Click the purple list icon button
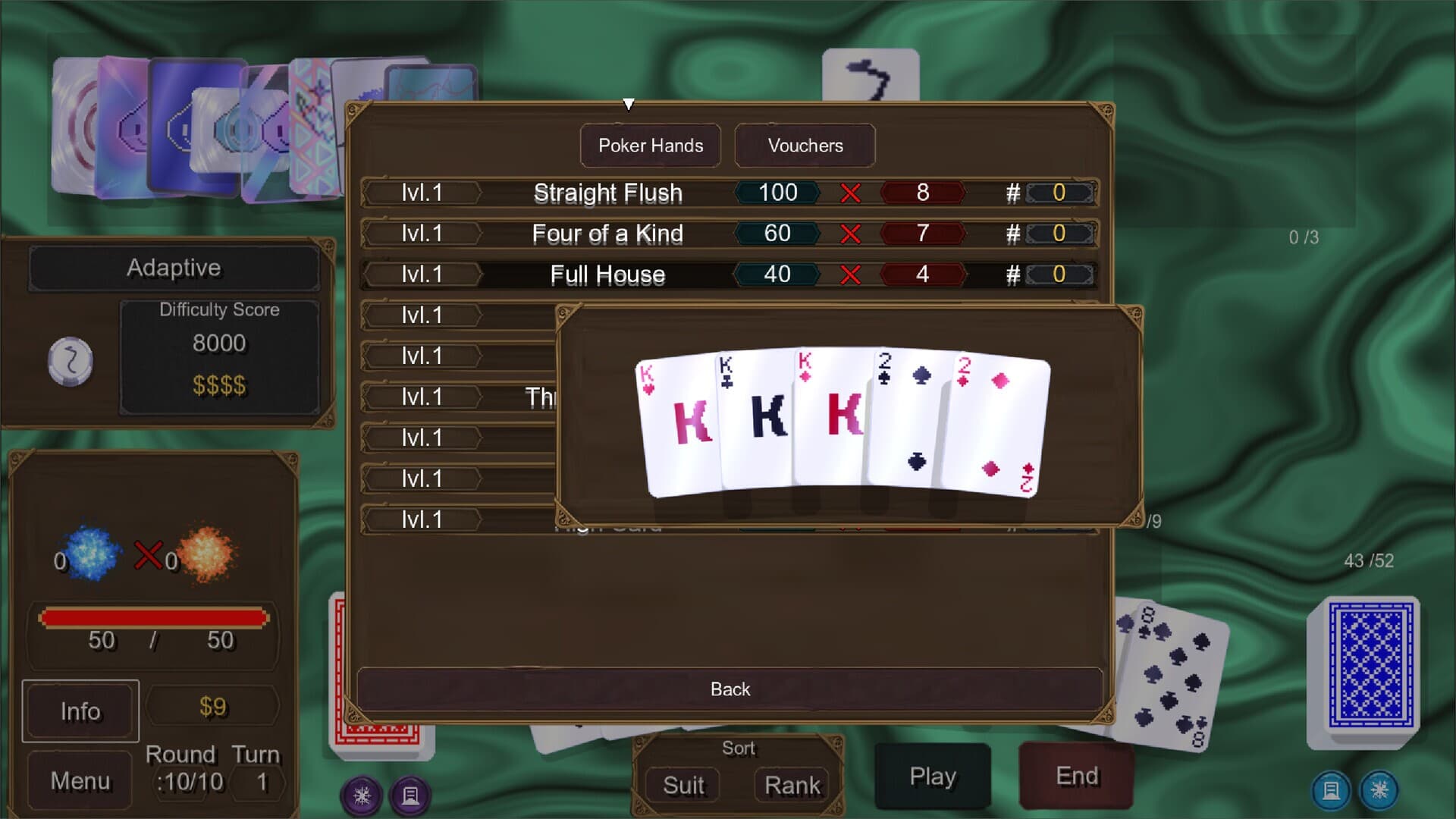 (410, 795)
